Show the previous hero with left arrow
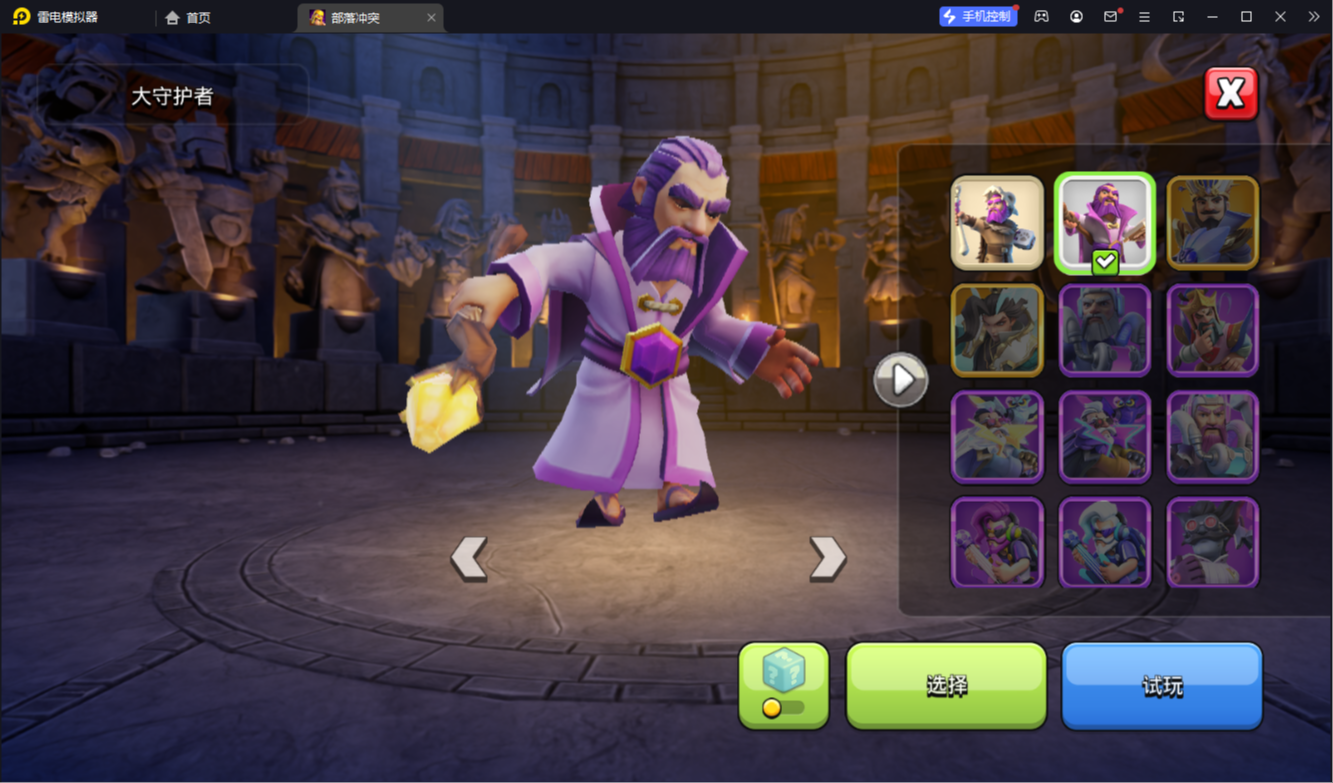The height and width of the screenshot is (783, 1333). tap(468, 558)
